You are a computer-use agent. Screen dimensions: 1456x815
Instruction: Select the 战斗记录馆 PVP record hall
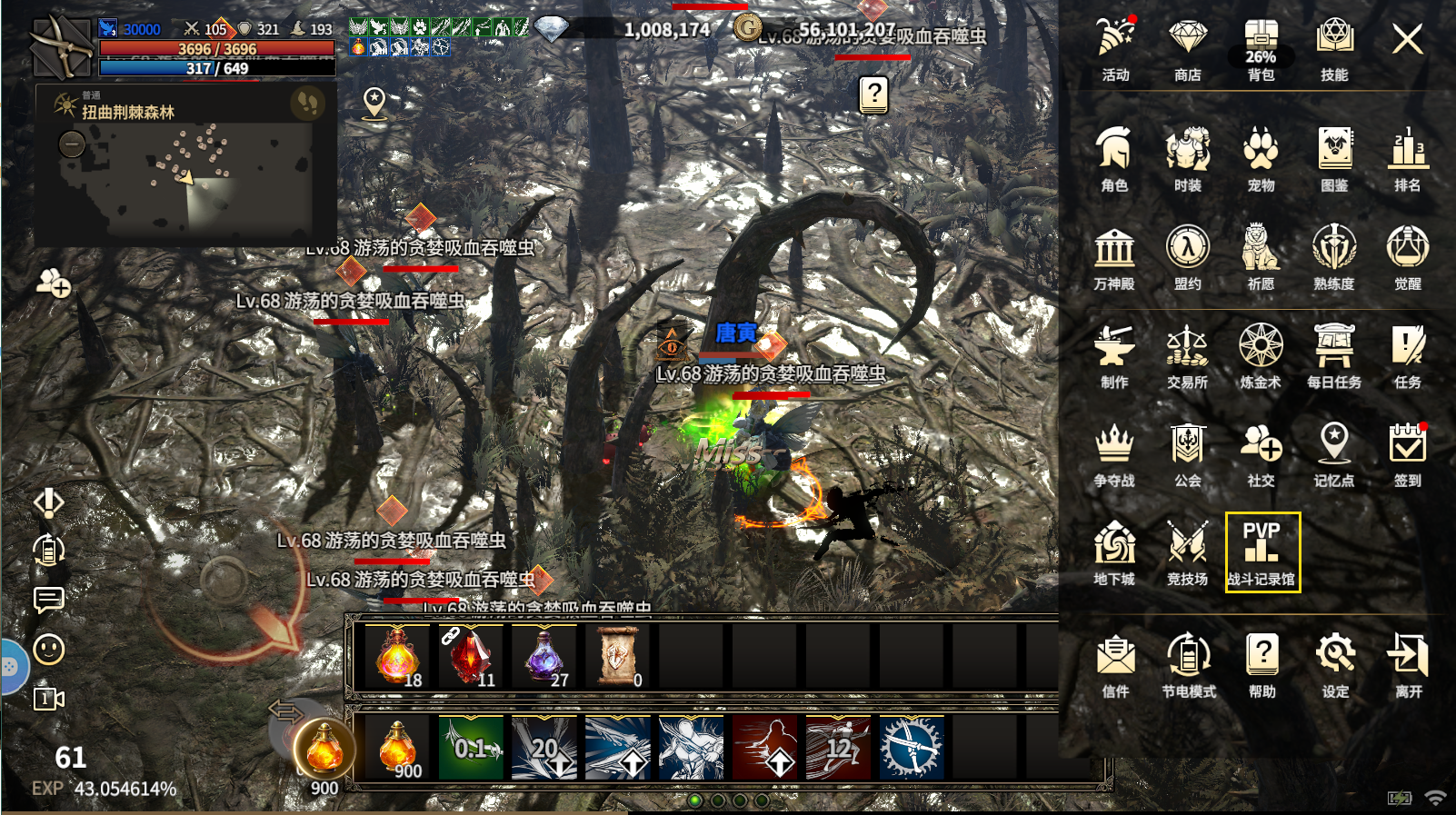click(x=1262, y=552)
